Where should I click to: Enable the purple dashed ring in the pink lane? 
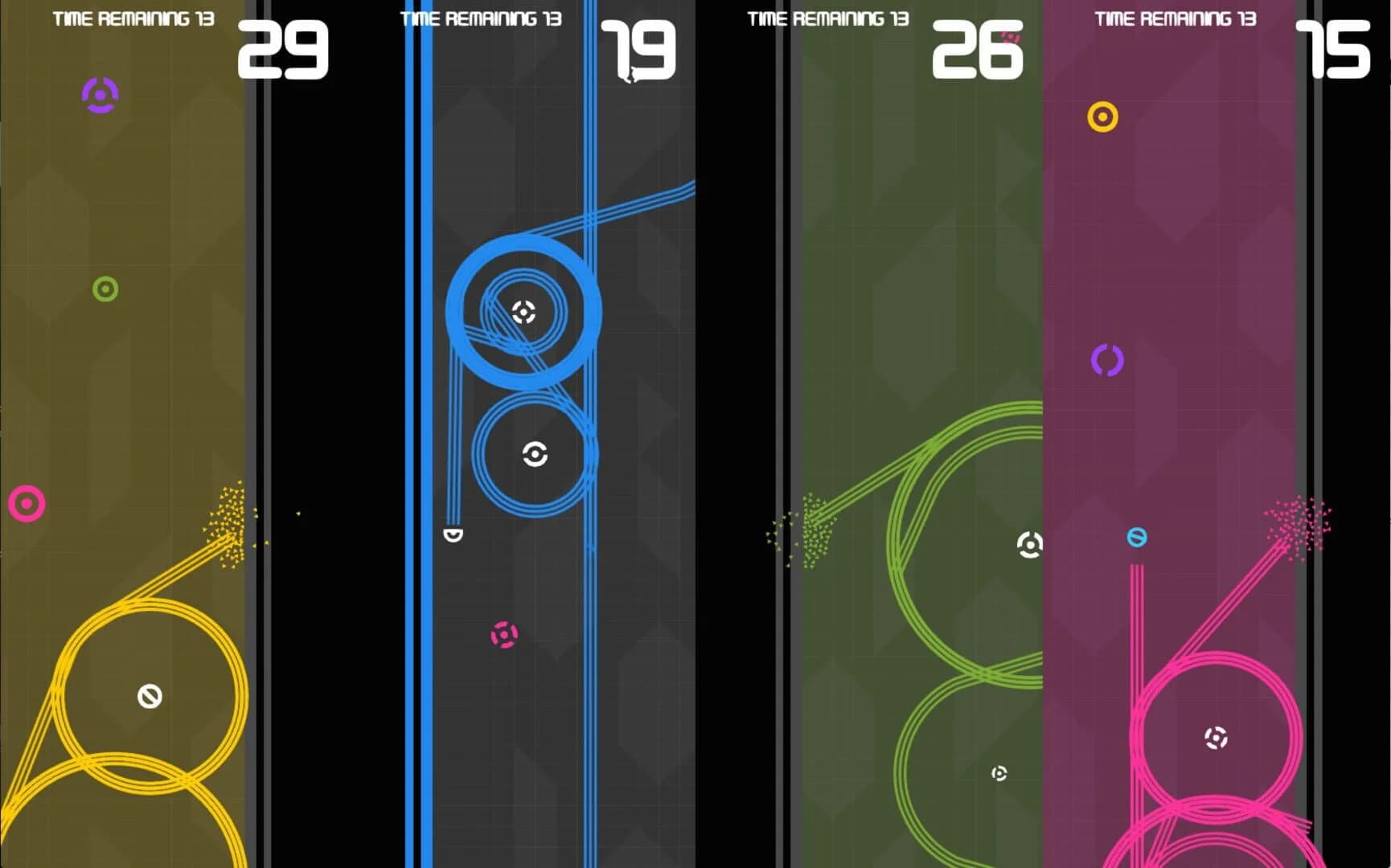[1107, 362]
